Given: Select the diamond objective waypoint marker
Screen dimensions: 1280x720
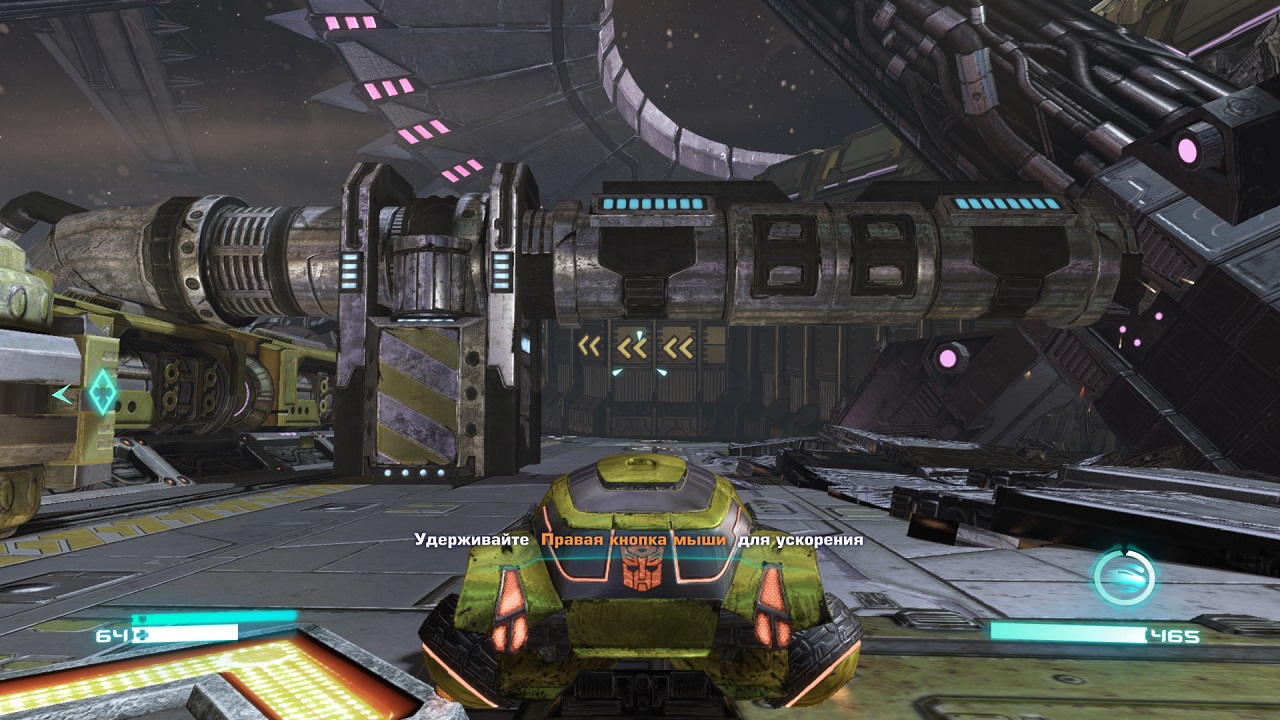Looking at the screenshot, I should coord(101,392).
